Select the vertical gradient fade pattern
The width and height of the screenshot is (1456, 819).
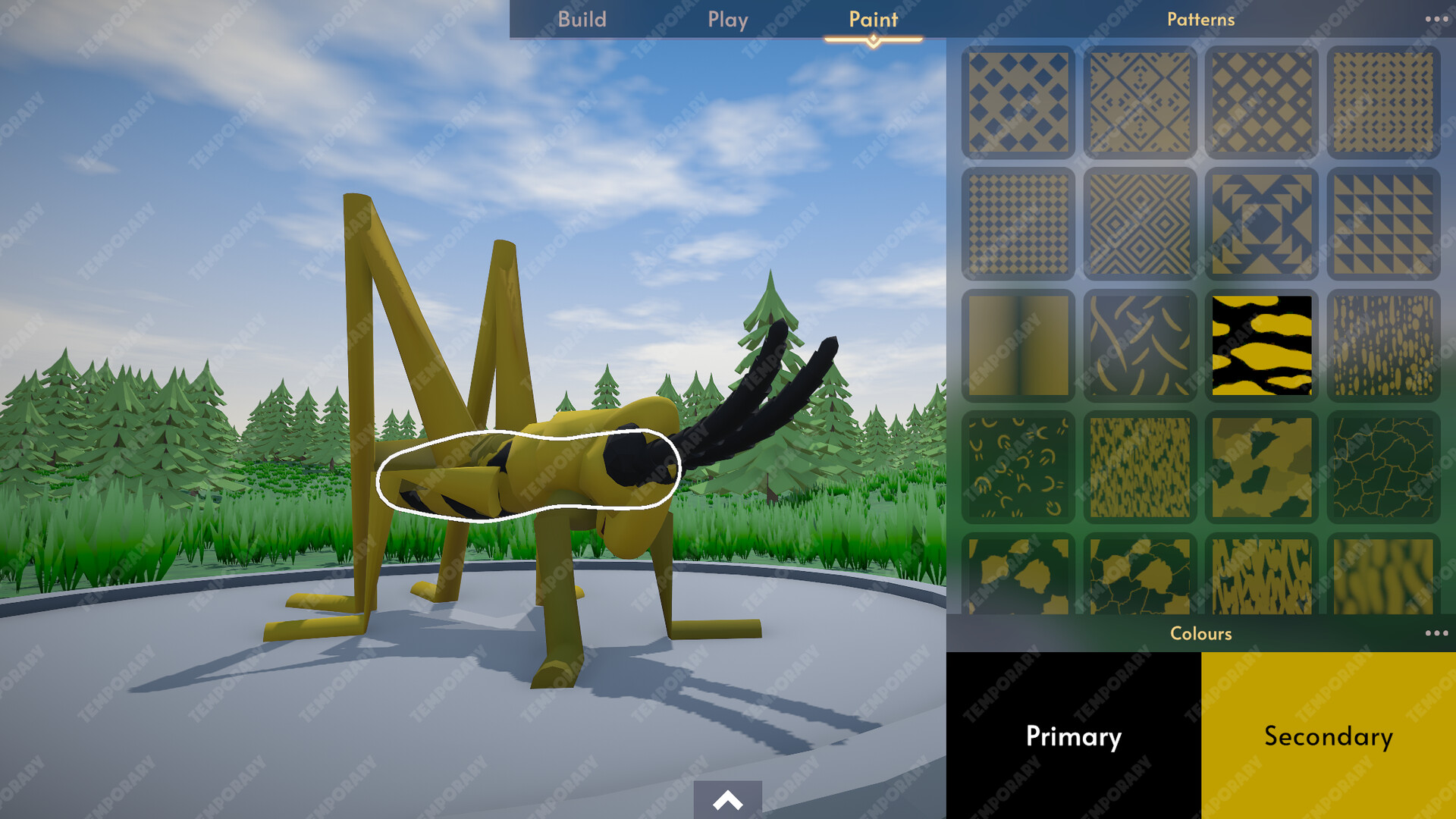(1018, 343)
